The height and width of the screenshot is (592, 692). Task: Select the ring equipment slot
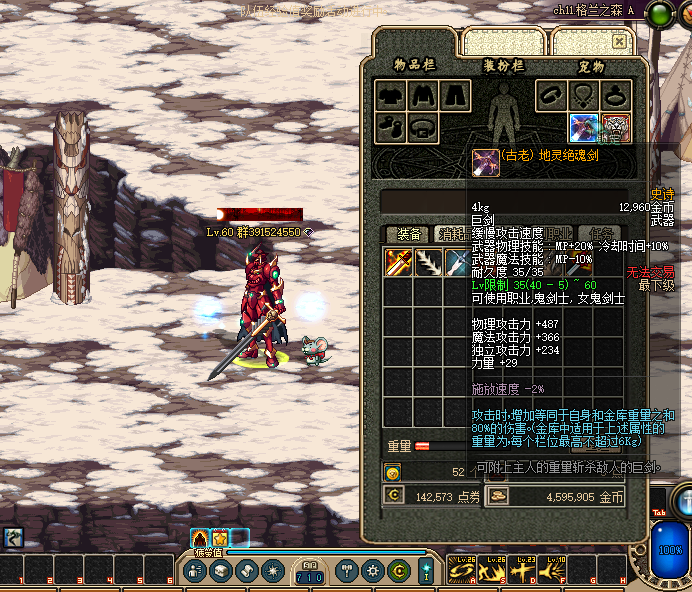tap(615, 95)
